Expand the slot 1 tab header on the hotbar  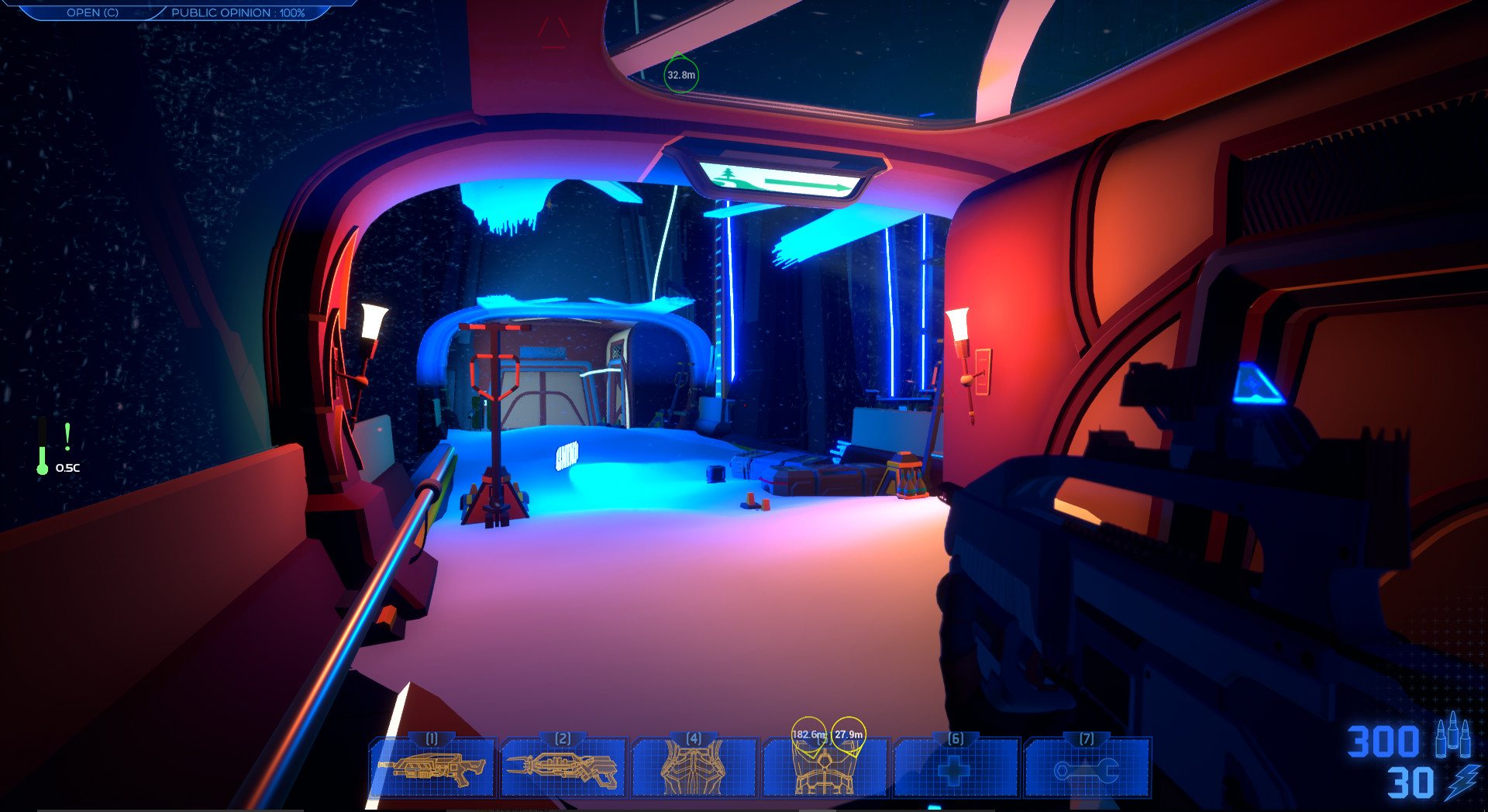432,739
